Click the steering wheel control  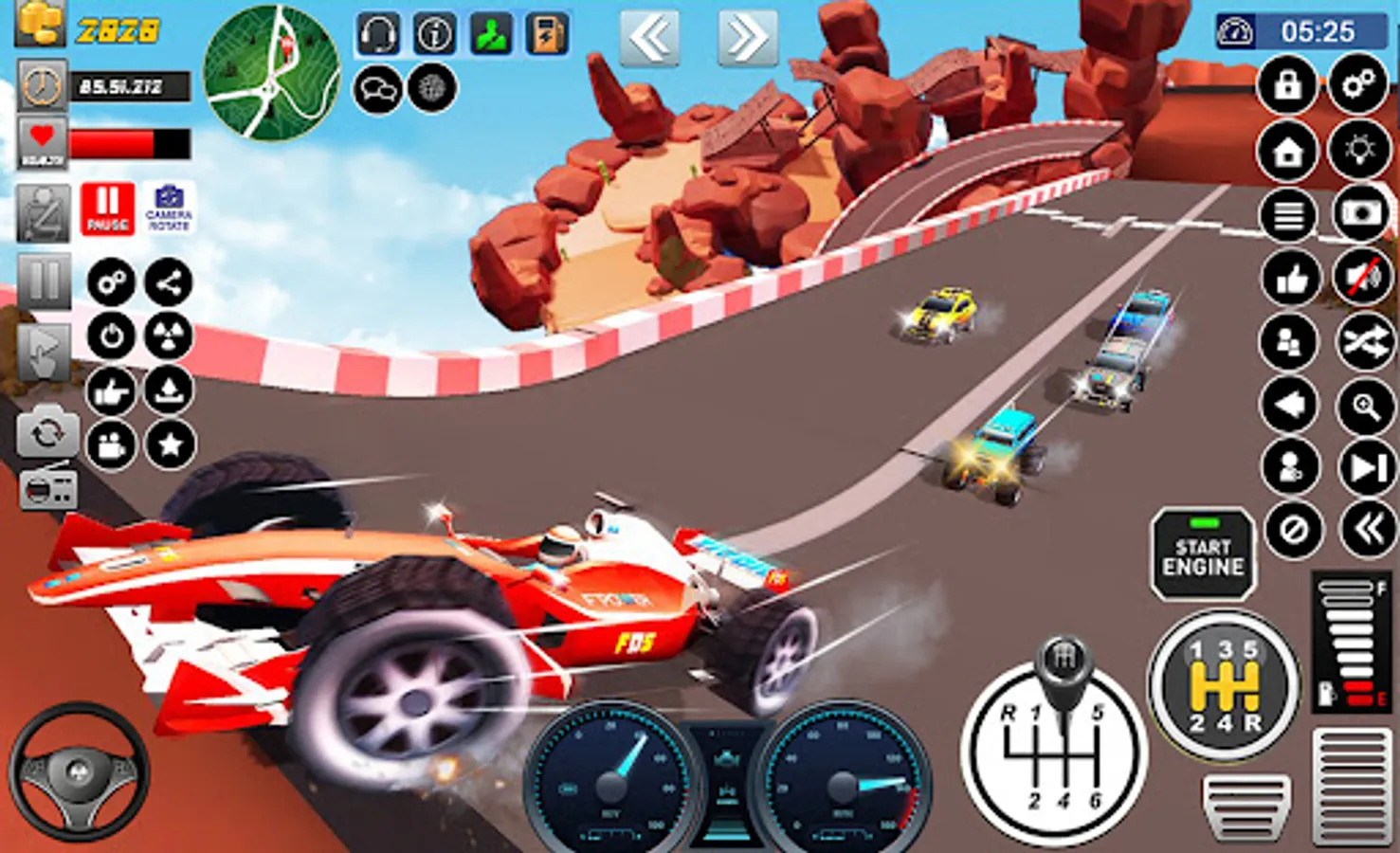(79, 771)
